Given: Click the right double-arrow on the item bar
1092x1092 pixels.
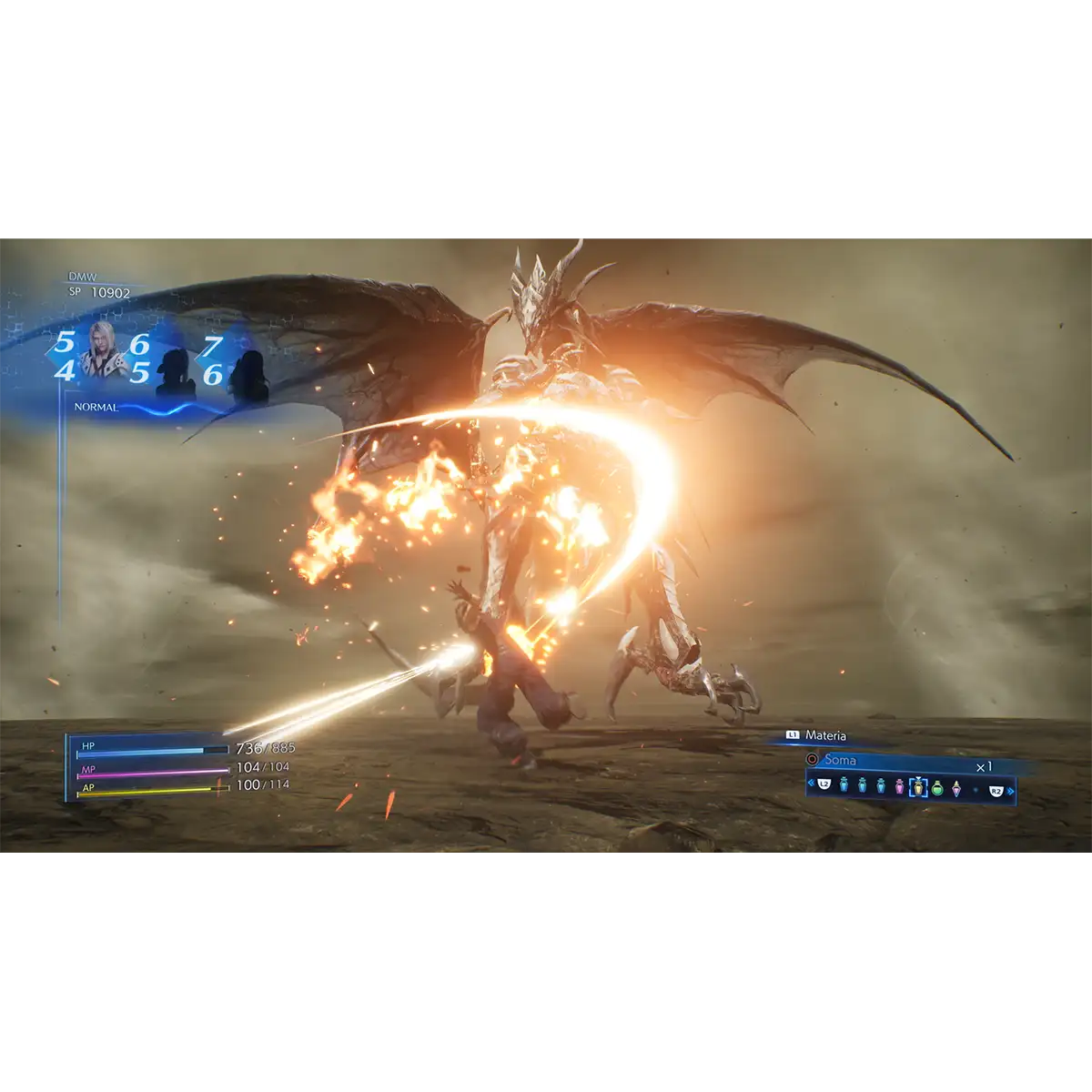Looking at the screenshot, I should coord(1010,790).
